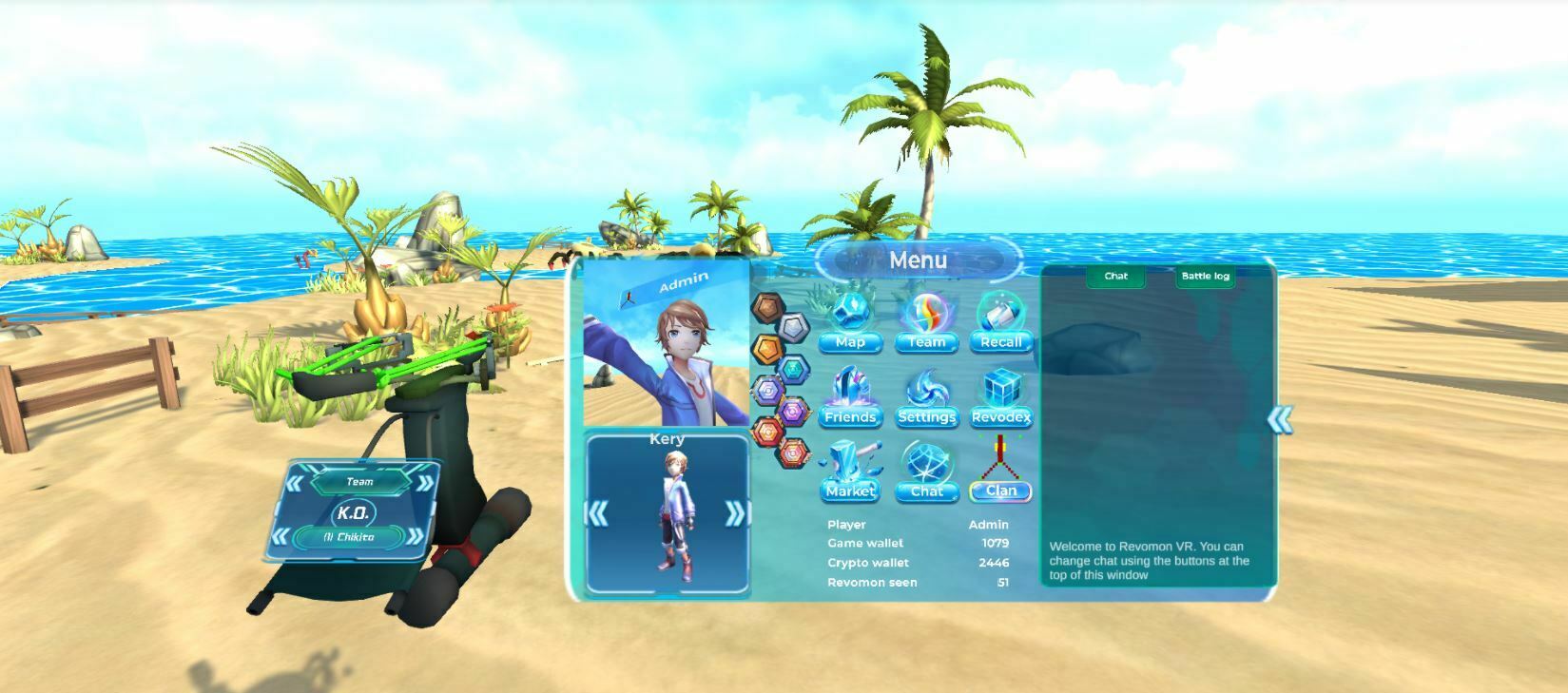Switch to the Chat tab

(1114, 276)
